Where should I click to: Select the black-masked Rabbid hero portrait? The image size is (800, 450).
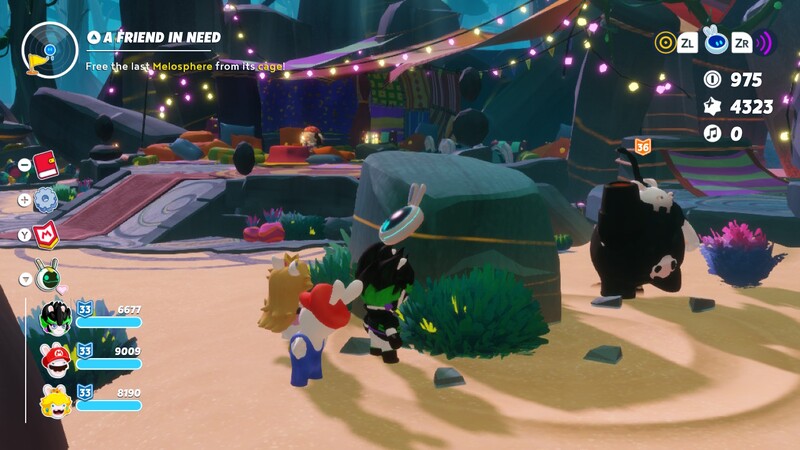click(x=55, y=318)
